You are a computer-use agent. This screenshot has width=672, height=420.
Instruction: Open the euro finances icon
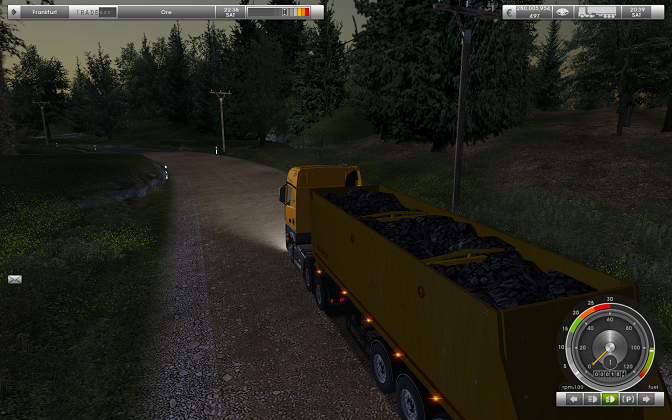click(510, 11)
